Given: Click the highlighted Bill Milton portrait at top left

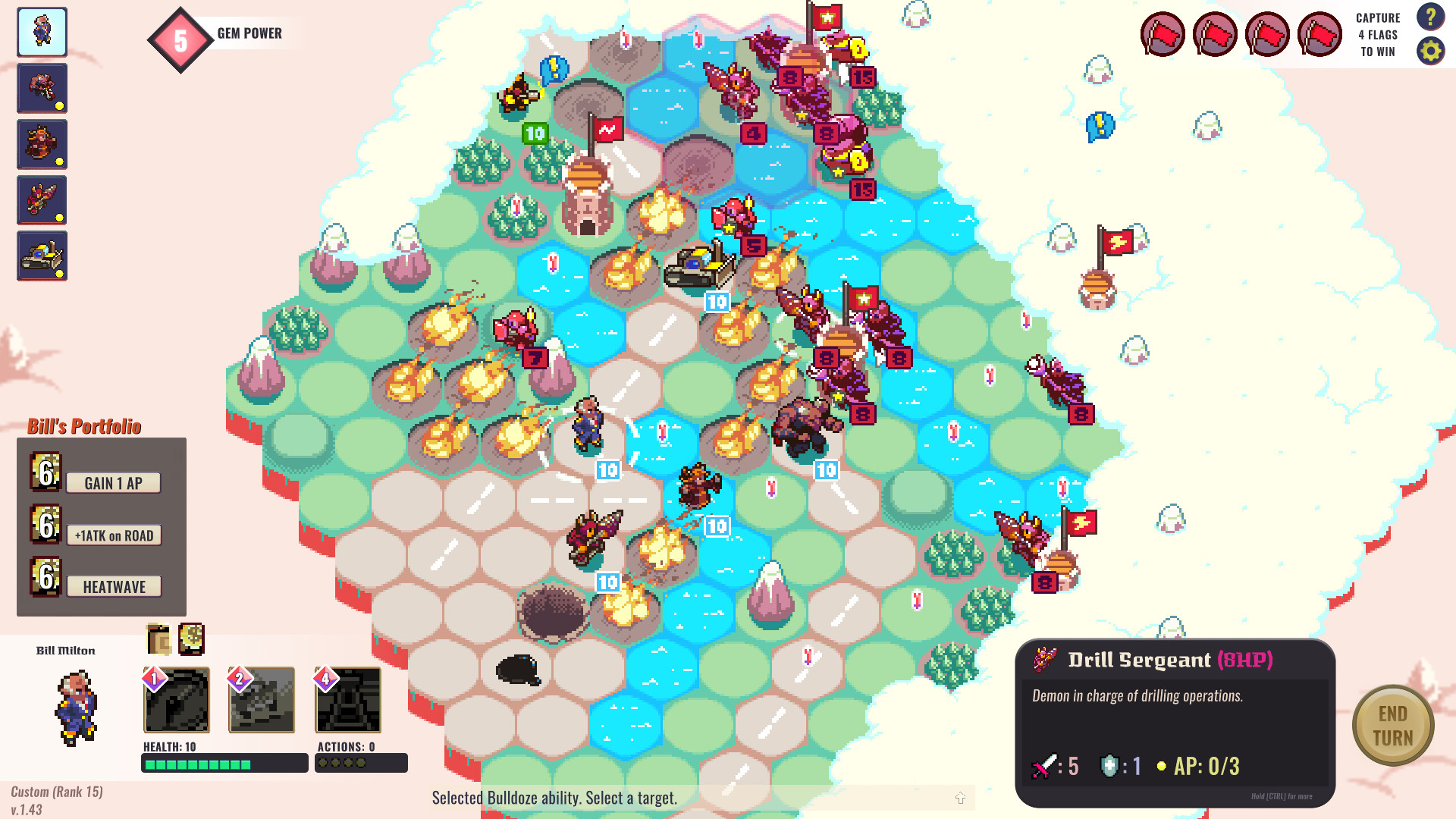Looking at the screenshot, I should click(x=42, y=32).
